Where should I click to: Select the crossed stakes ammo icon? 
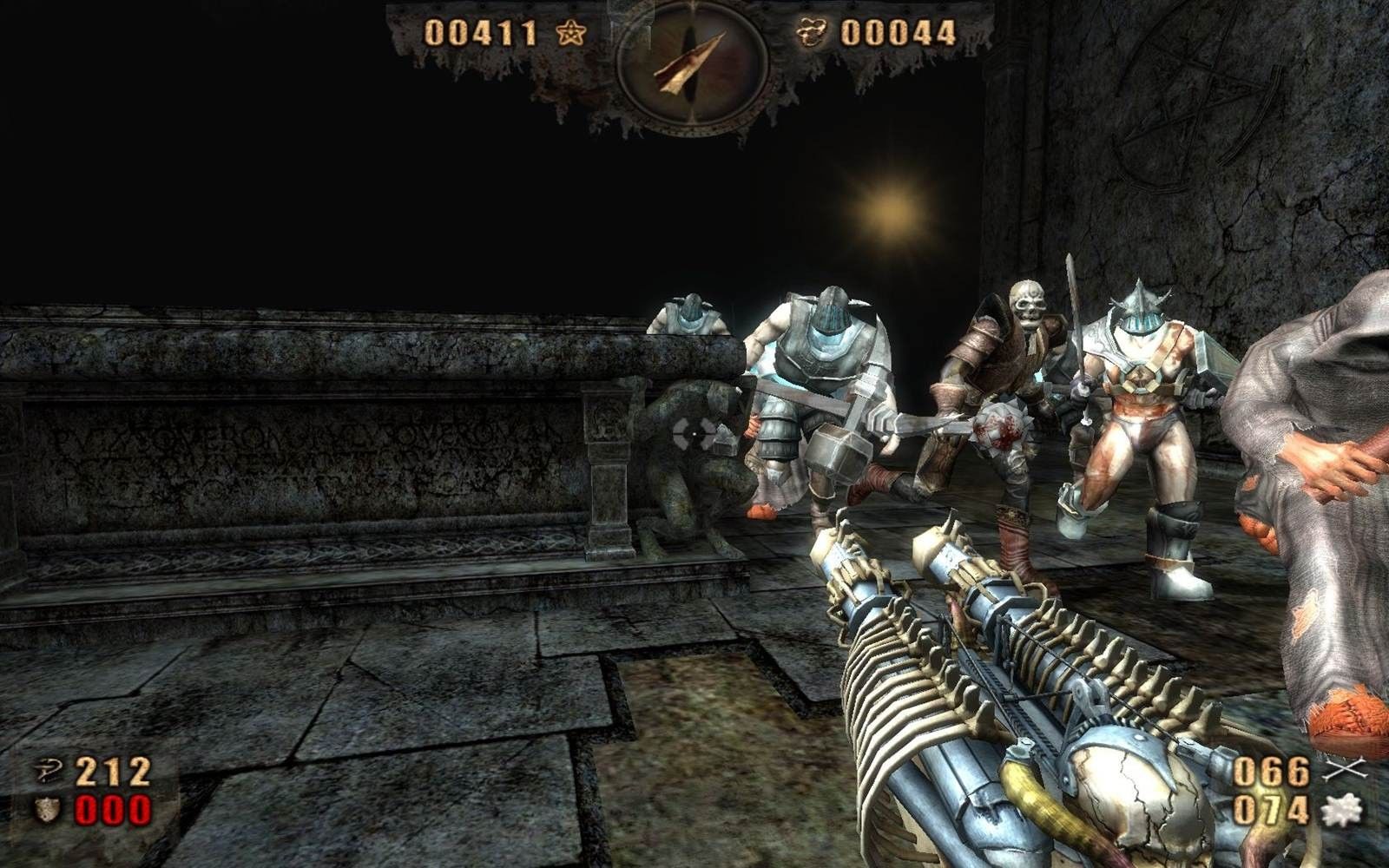click(1345, 770)
